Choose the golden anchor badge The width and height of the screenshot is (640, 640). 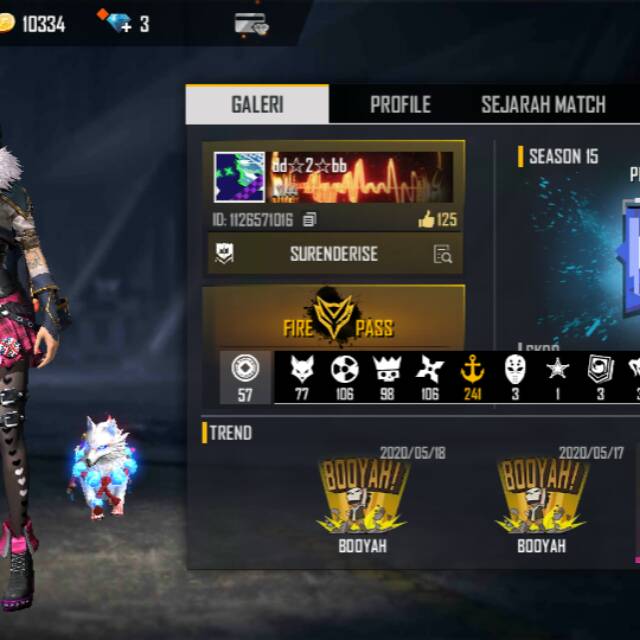click(471, 370)
